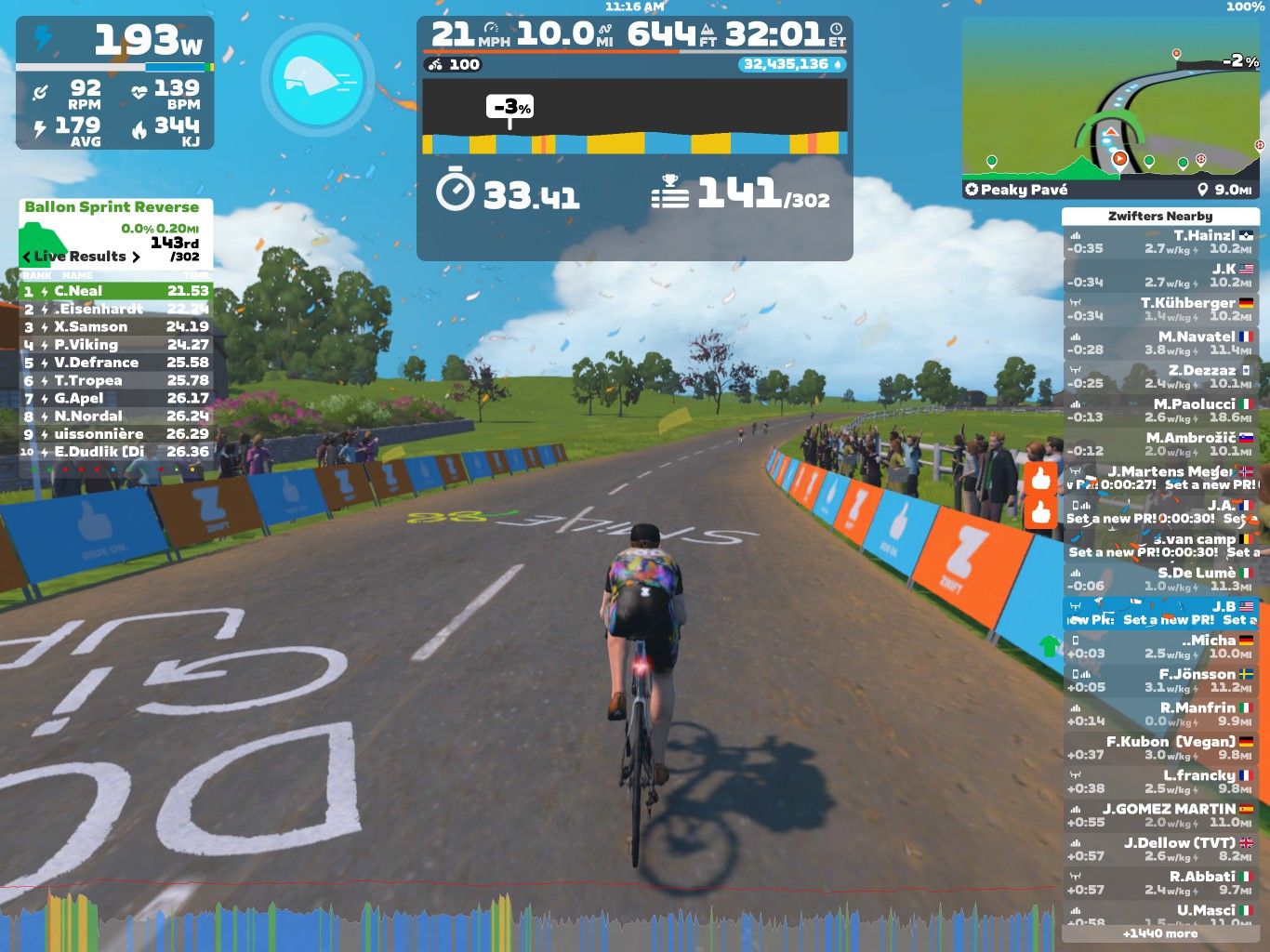The image size is (1270, 952).
Task: Give Ride On thumbs up to J.A
Action: pyautogui.click(x=1040, y=512)
